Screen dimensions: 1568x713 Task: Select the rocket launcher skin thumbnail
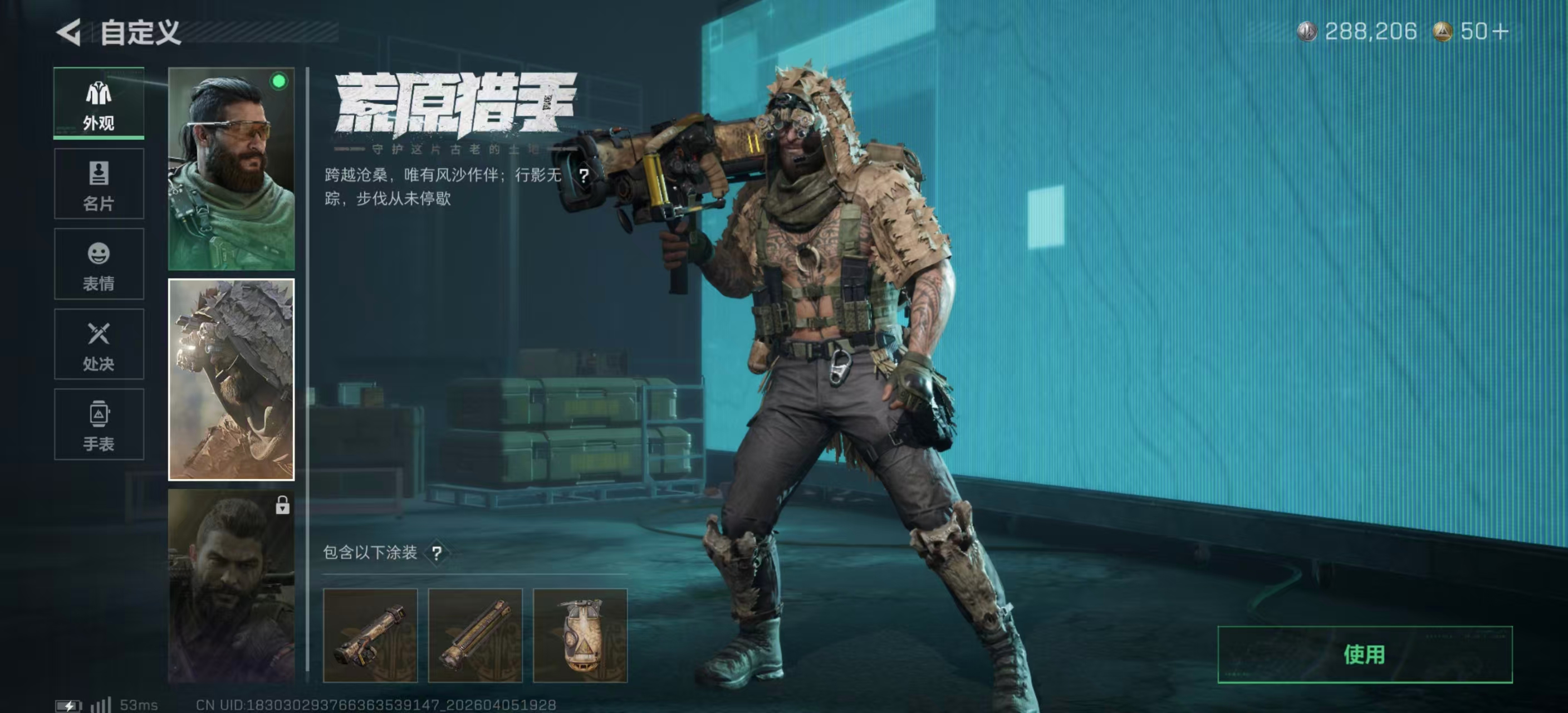371,634
